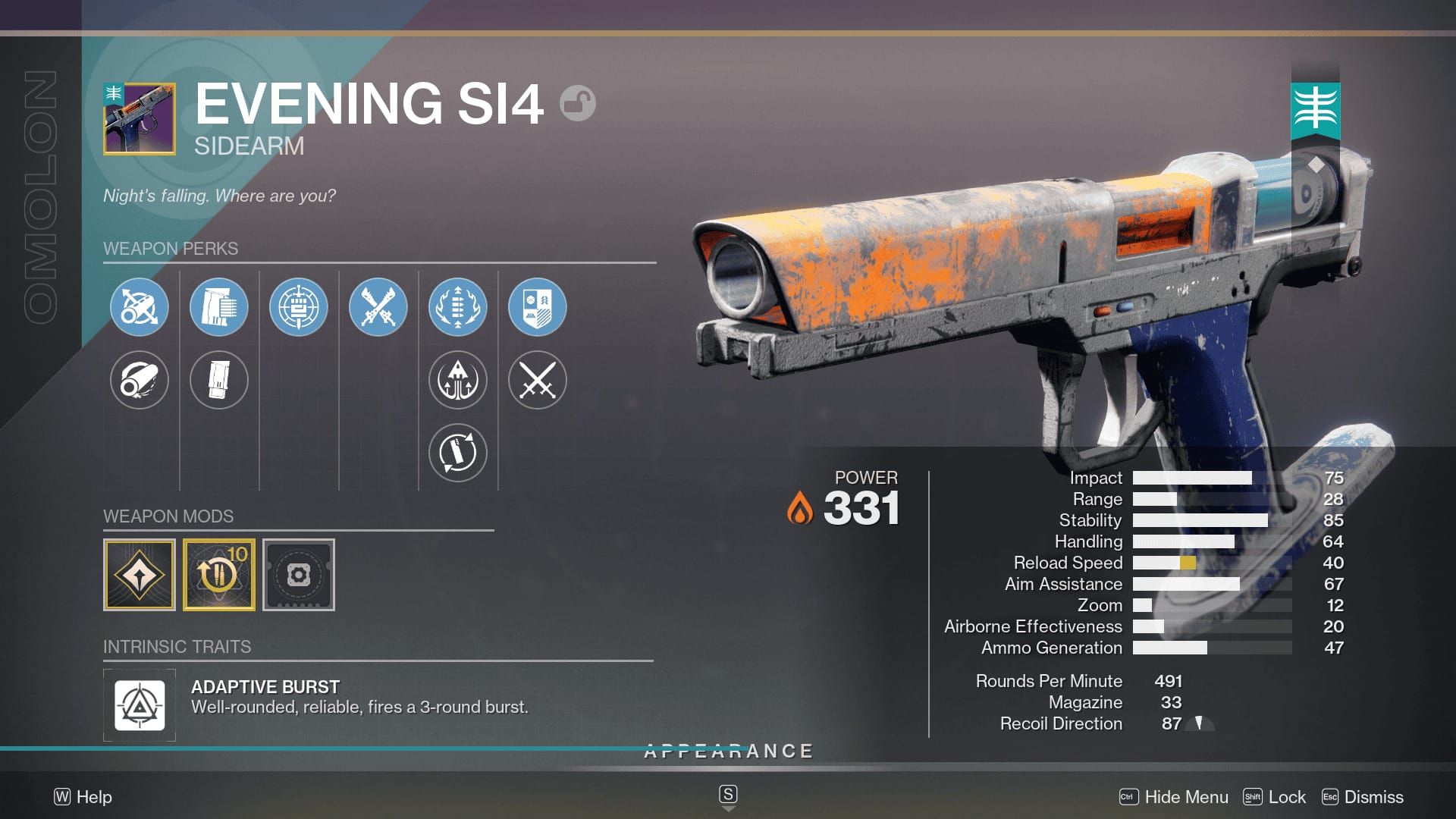Select the active magazine perk with bullets

[x=219, y=307]
